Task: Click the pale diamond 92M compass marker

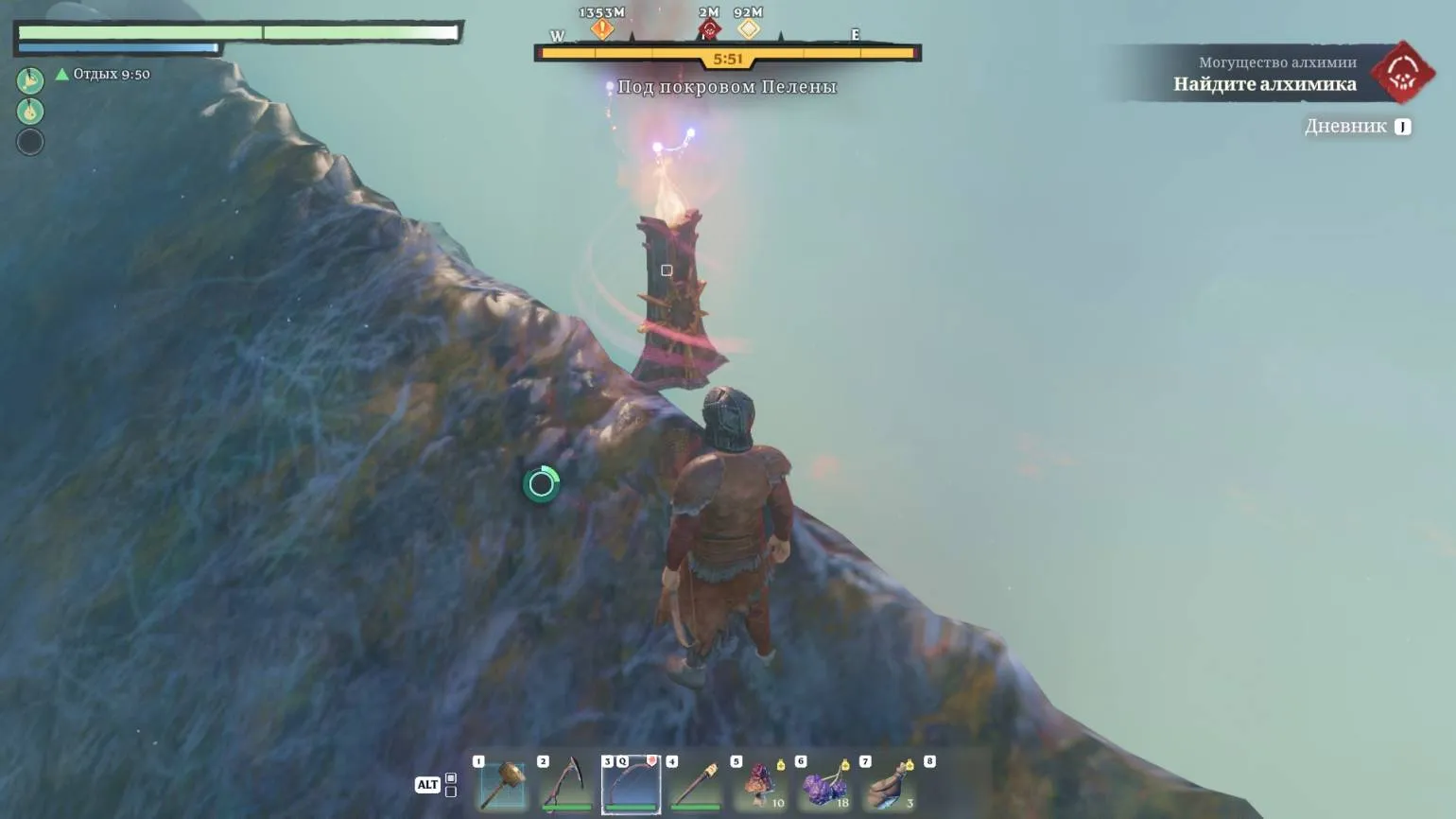Action: click(x=749, y=29)
